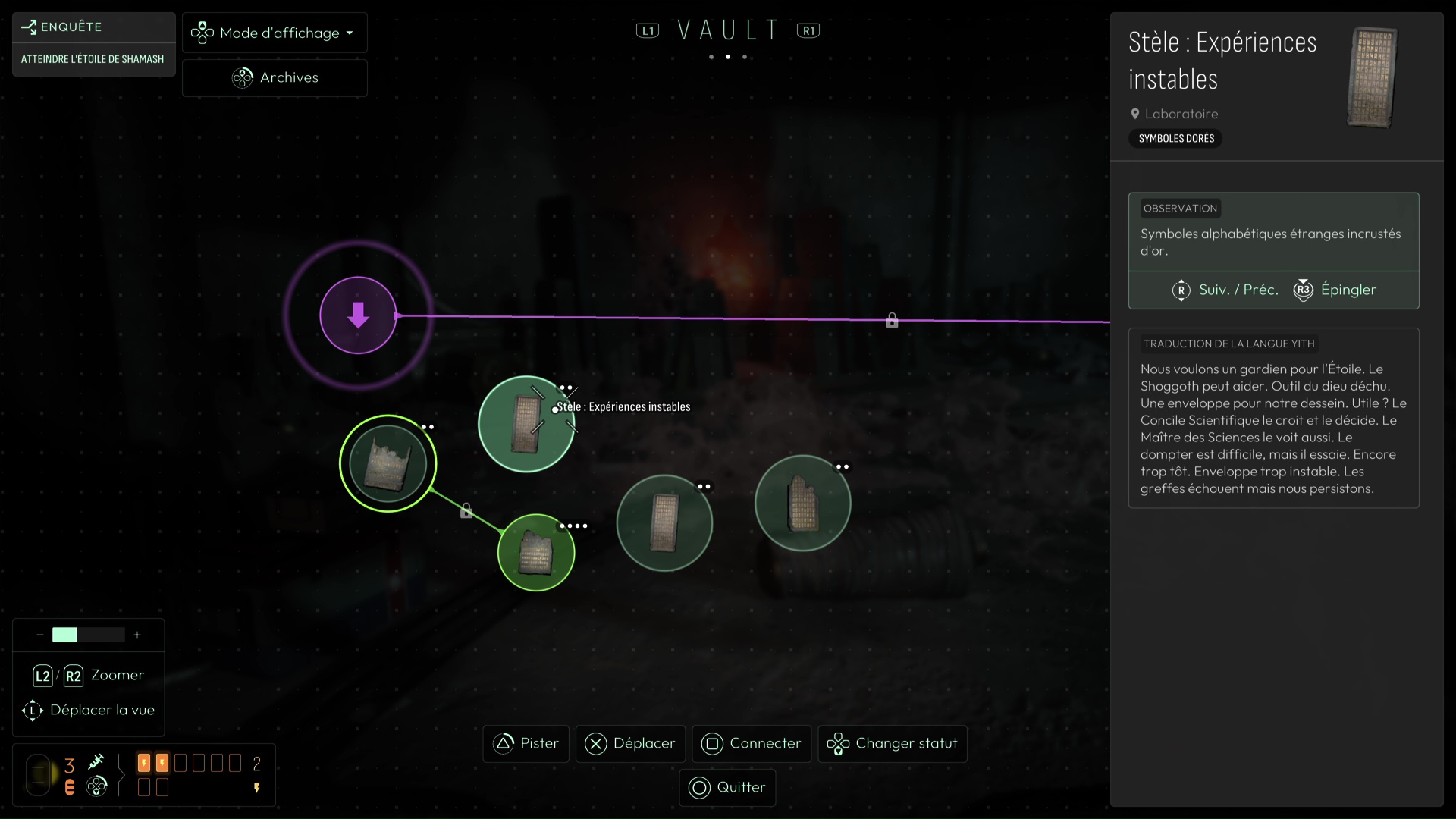Open the Traduction de la langue Yith card

tap(1273, 418)
